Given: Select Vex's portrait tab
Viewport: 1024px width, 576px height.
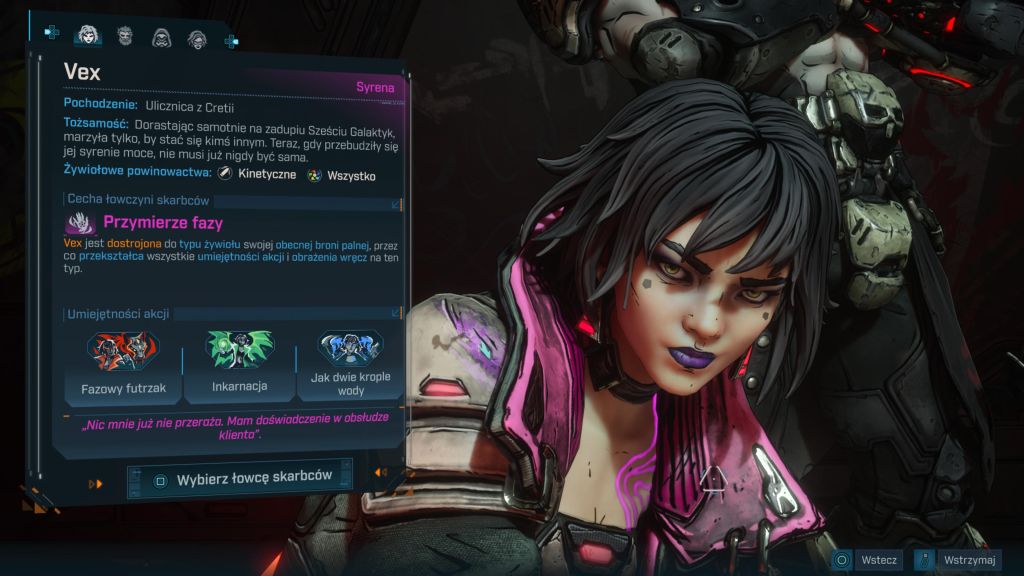Looking at the screenshot, I should 88,36.
